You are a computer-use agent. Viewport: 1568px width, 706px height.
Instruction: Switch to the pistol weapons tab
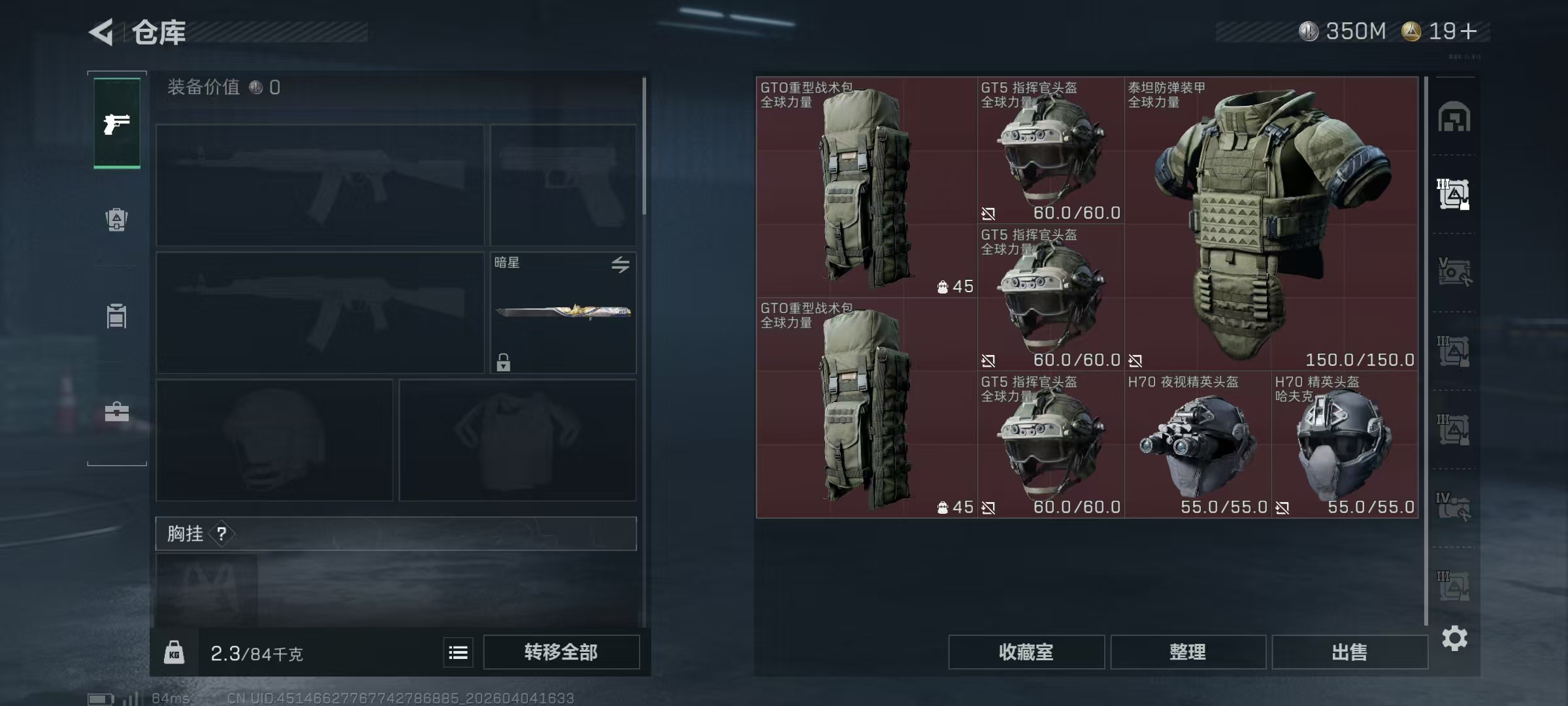[116, 124]
